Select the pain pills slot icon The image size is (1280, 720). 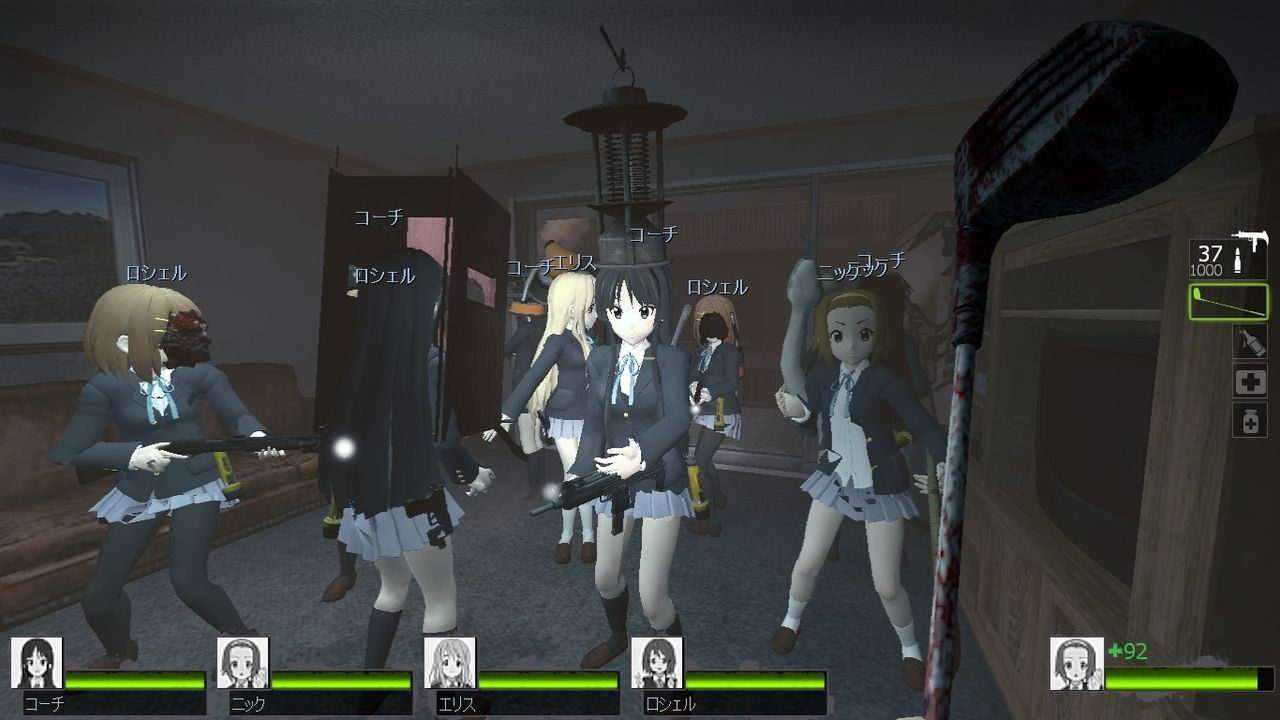coord(1250,419)
